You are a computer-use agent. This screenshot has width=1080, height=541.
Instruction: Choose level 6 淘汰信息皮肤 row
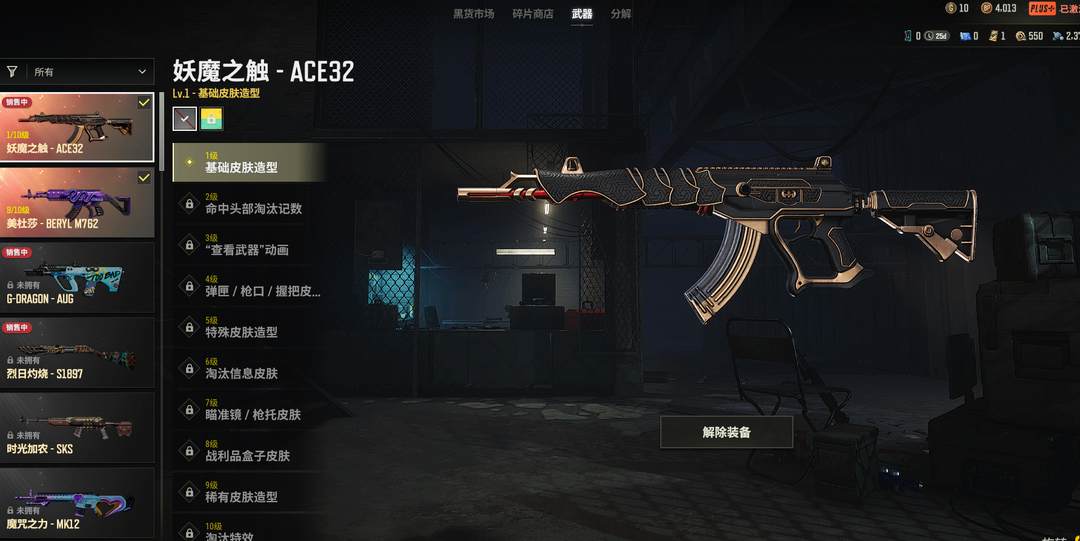(250, 368)
